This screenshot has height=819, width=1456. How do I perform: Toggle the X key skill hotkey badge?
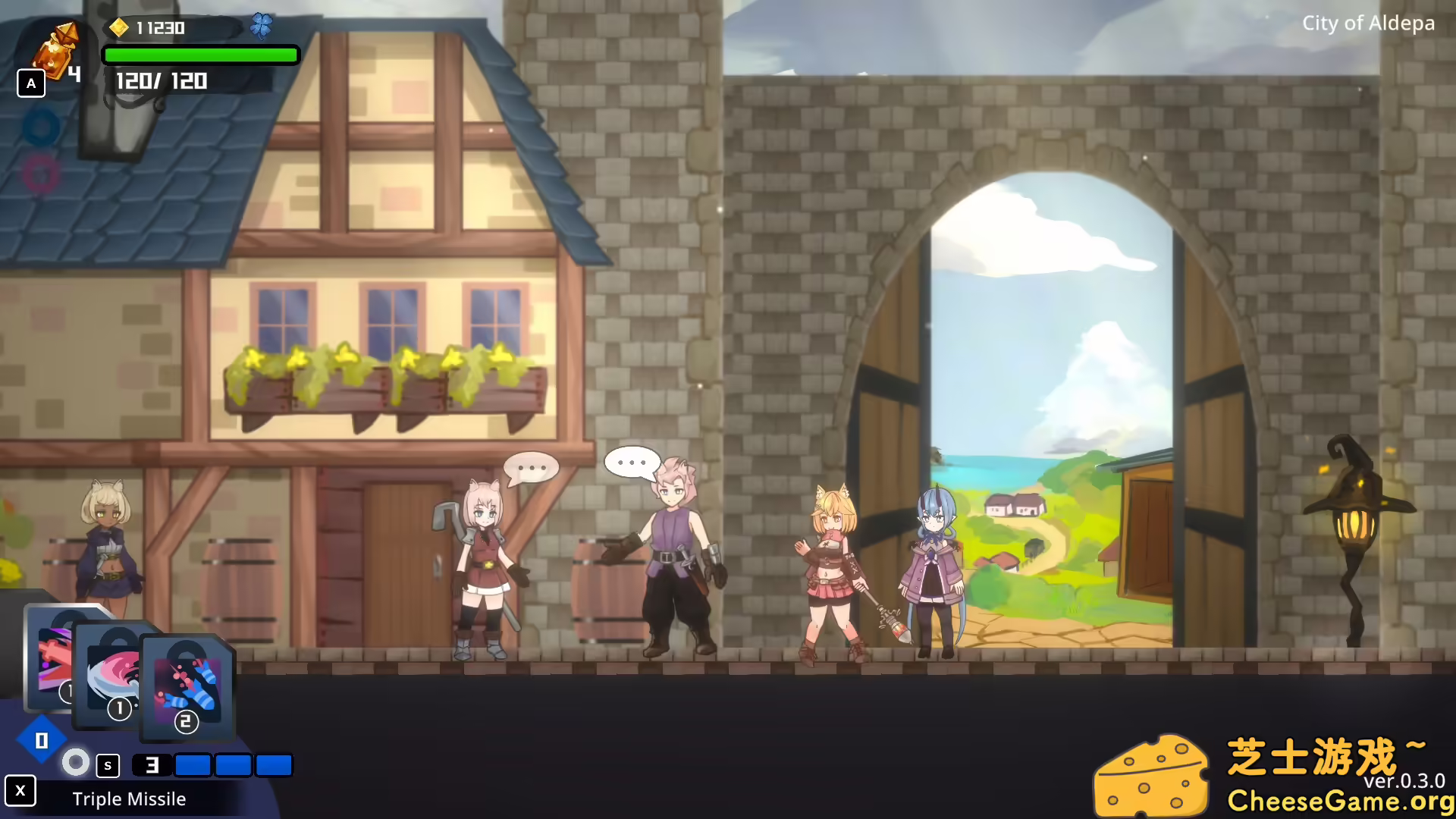[x=21, y=791]
